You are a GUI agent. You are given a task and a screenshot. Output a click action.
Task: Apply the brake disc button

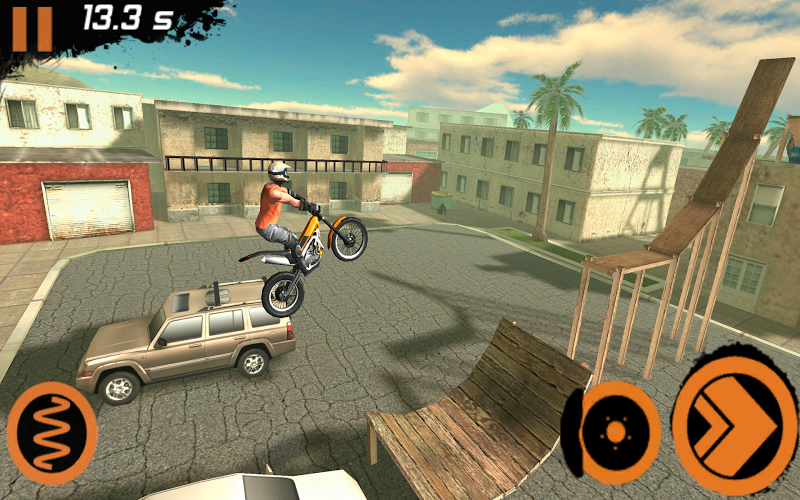tap(613, 432)
